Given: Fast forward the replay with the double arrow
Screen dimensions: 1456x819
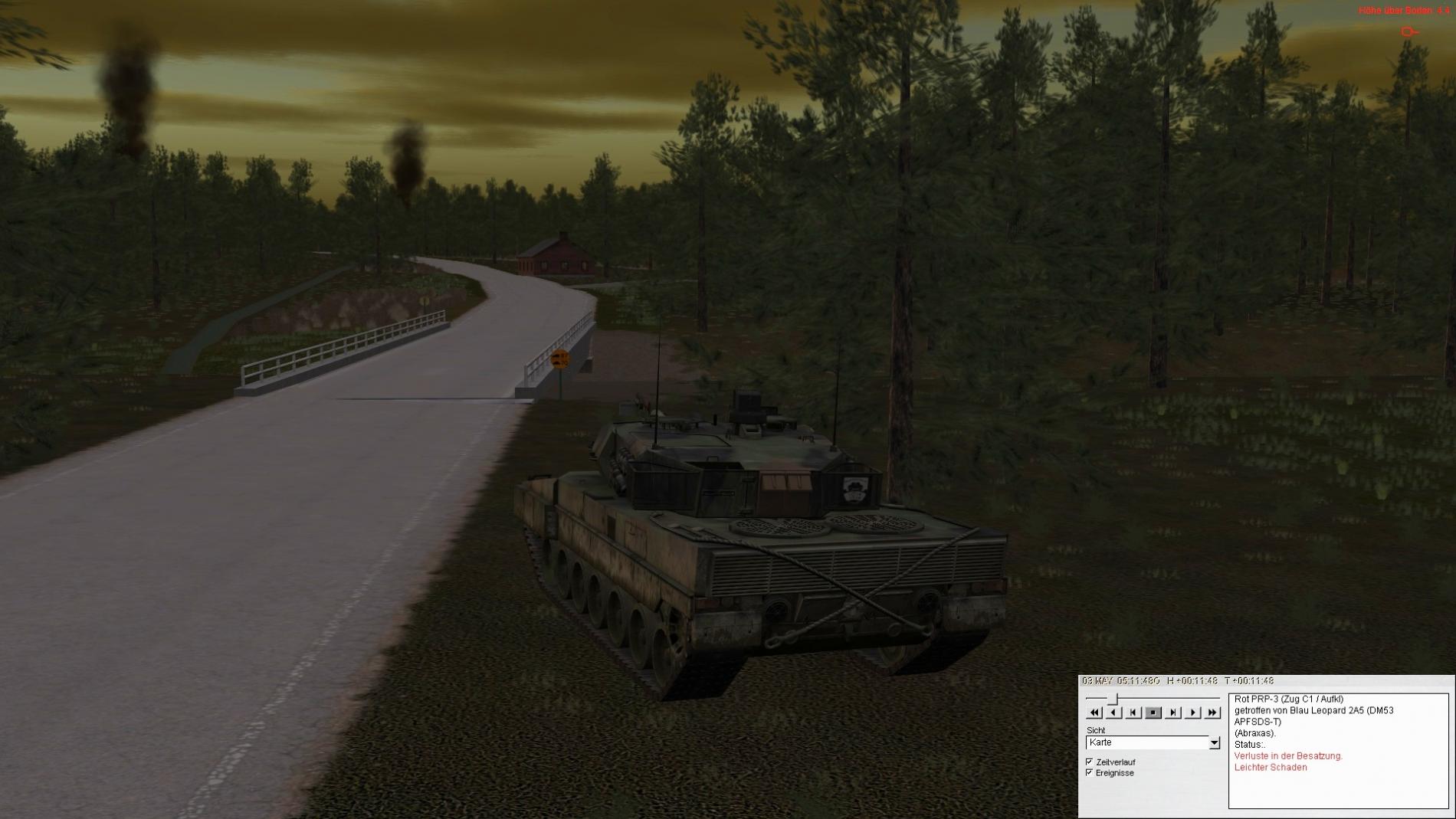Looking at the screenshot, I should pyautogui.click(x=1212, y=713).
